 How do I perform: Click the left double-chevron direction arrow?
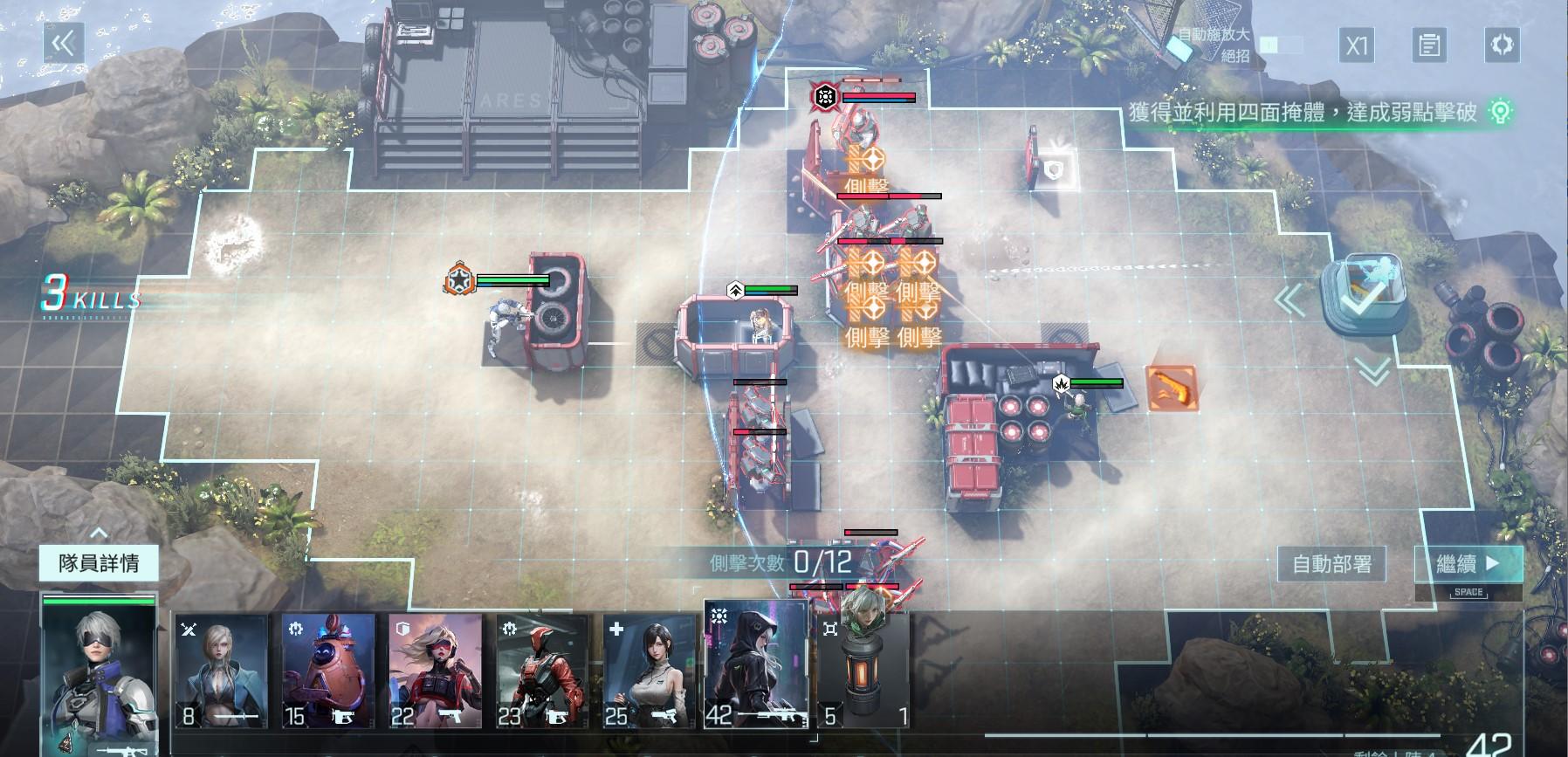1289,300
